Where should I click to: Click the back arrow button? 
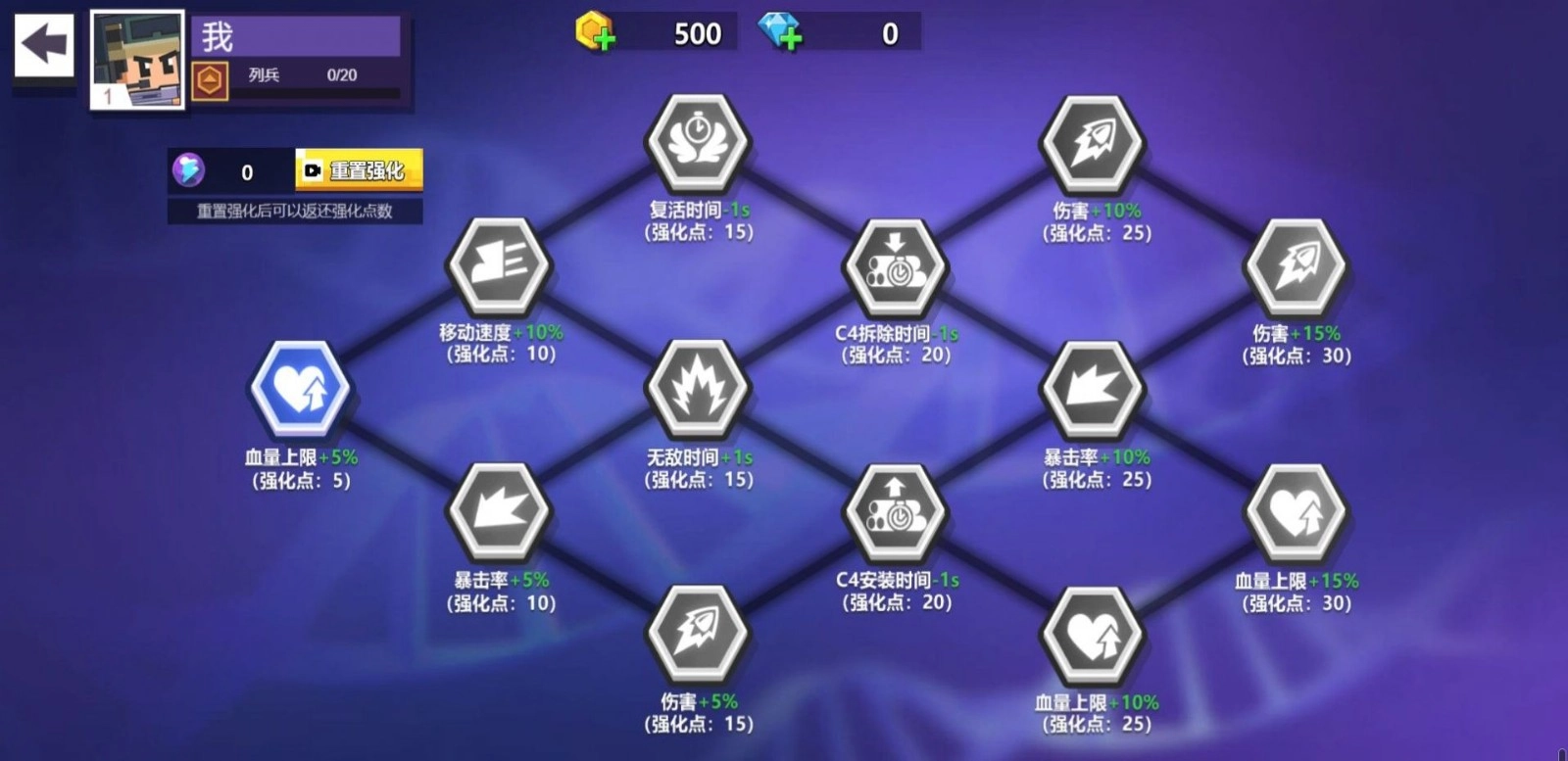click(41, 41)
